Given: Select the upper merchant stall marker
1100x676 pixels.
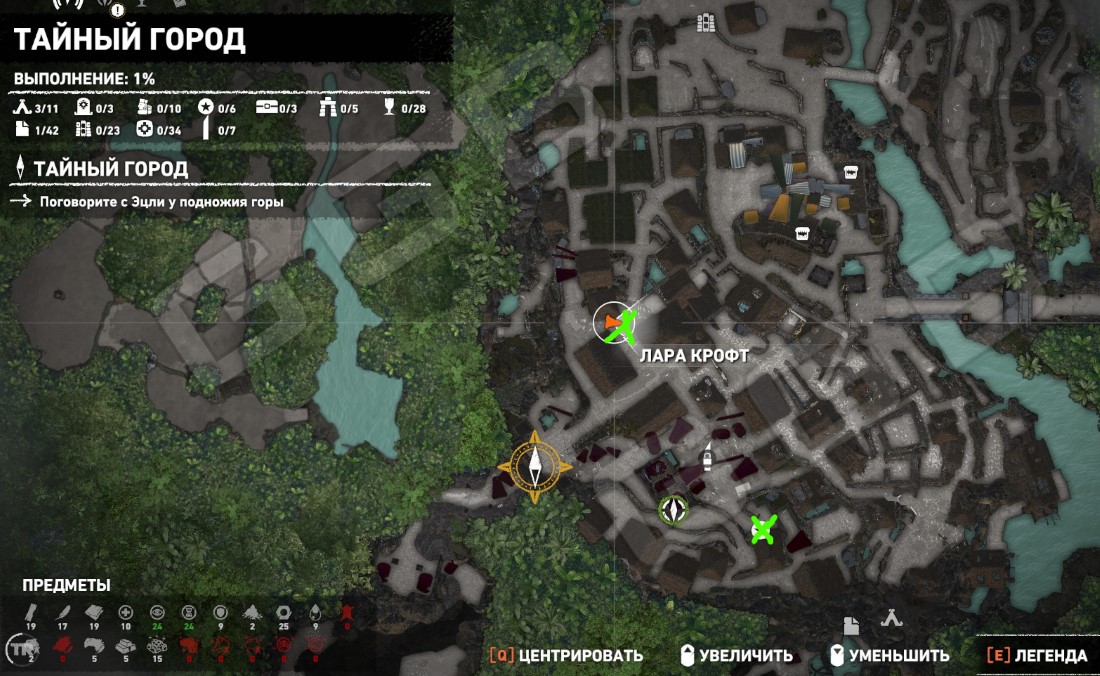Looking at the screenshot, I should (851, 171).
